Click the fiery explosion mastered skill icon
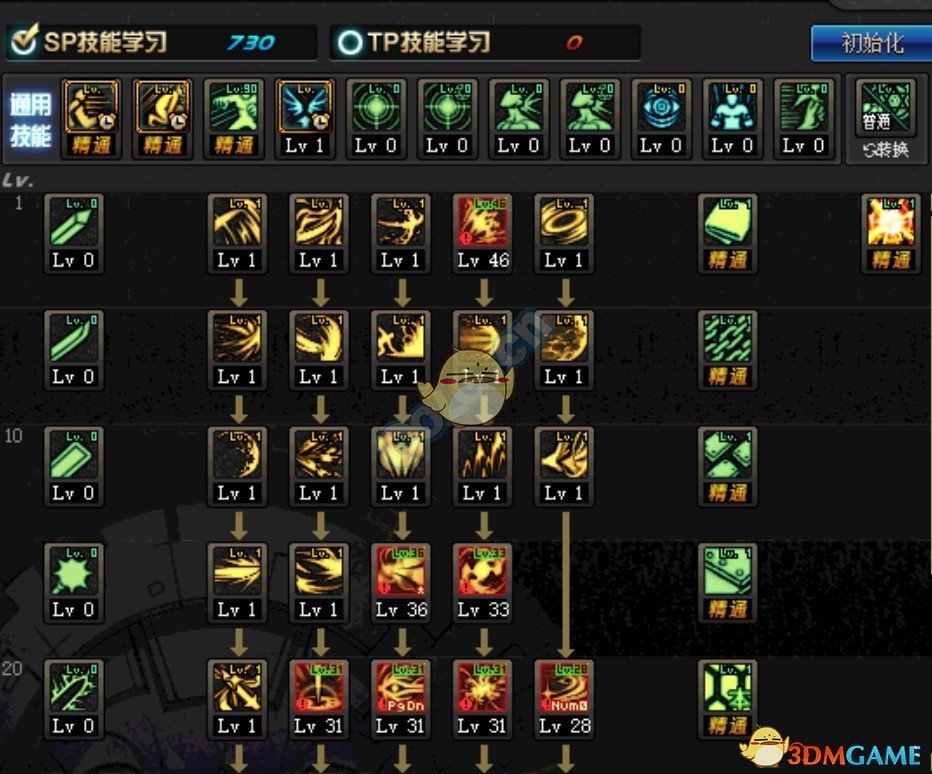Image resolution: width=932 pixels, height=774 pixels. [890, 222]
